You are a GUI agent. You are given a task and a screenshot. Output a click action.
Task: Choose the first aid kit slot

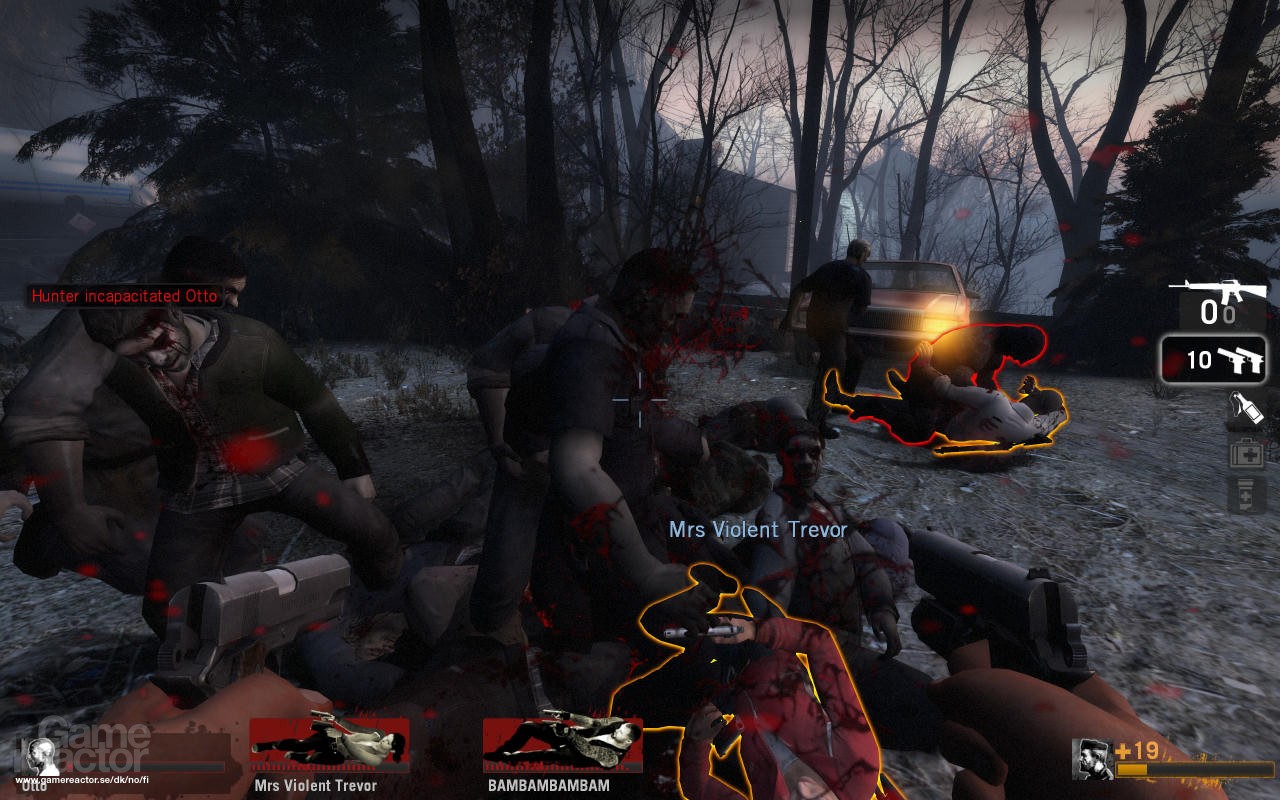pyautogui.click(x=1247, y=453)
